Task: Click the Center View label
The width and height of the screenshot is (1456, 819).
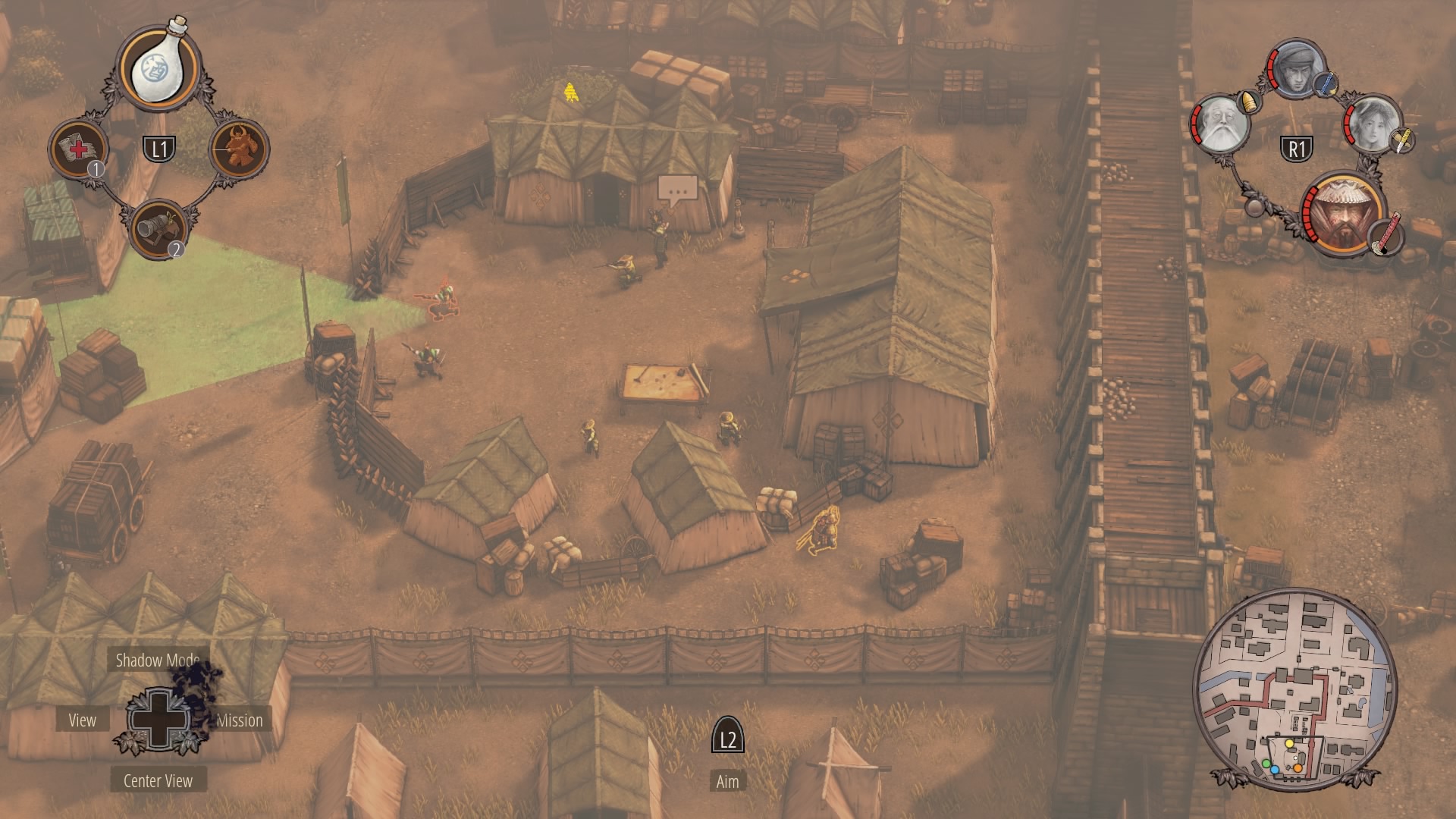Action: click(x=158, y=781)
